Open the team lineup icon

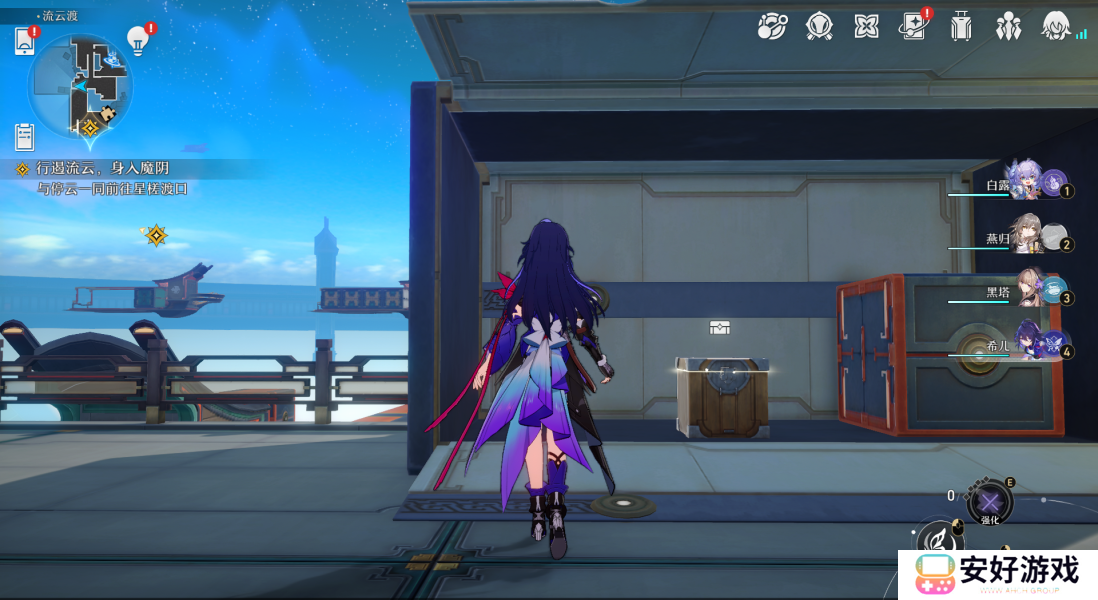point(1008,27)
